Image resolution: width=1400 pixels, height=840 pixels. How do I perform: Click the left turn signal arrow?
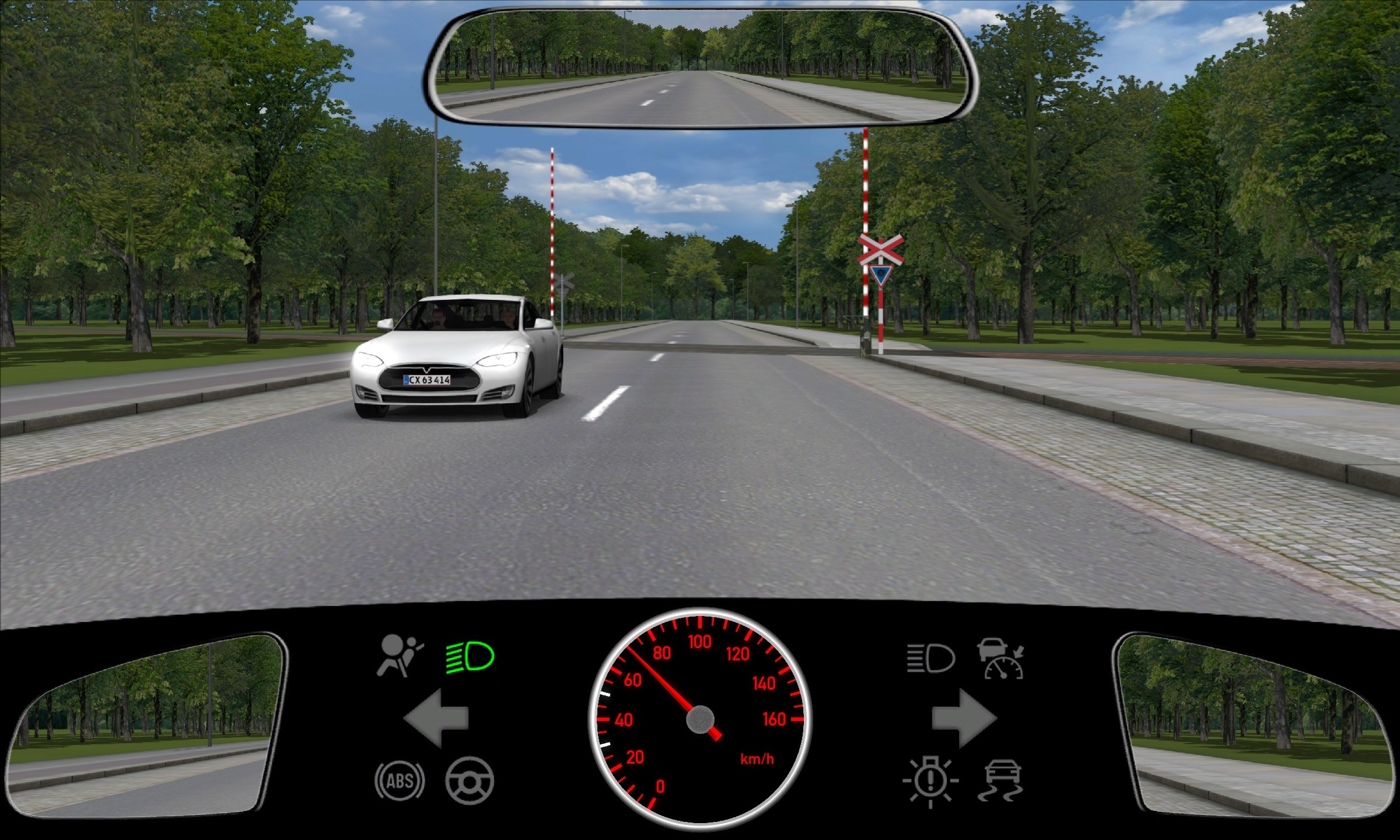tap(436, 718)
